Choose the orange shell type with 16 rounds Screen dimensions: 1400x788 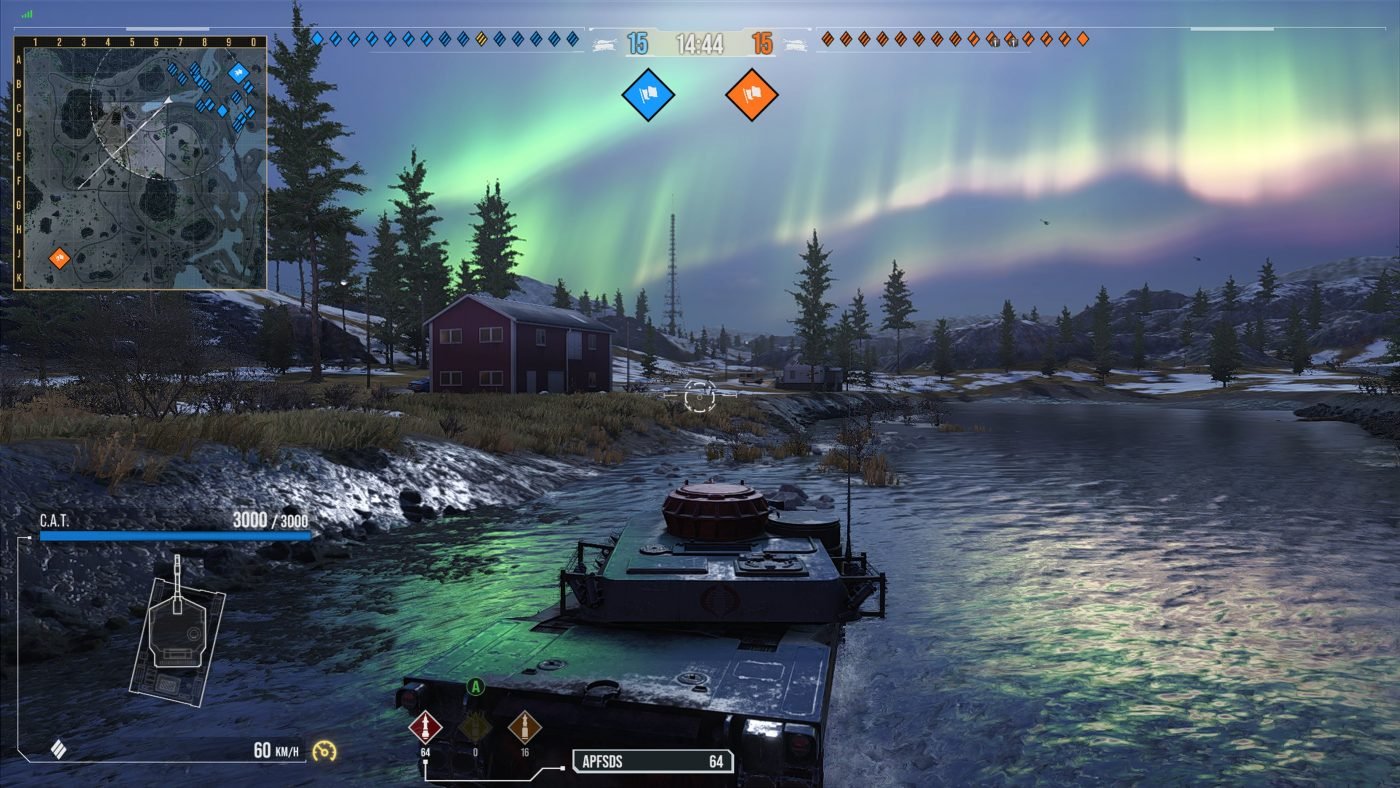point(524,727)
